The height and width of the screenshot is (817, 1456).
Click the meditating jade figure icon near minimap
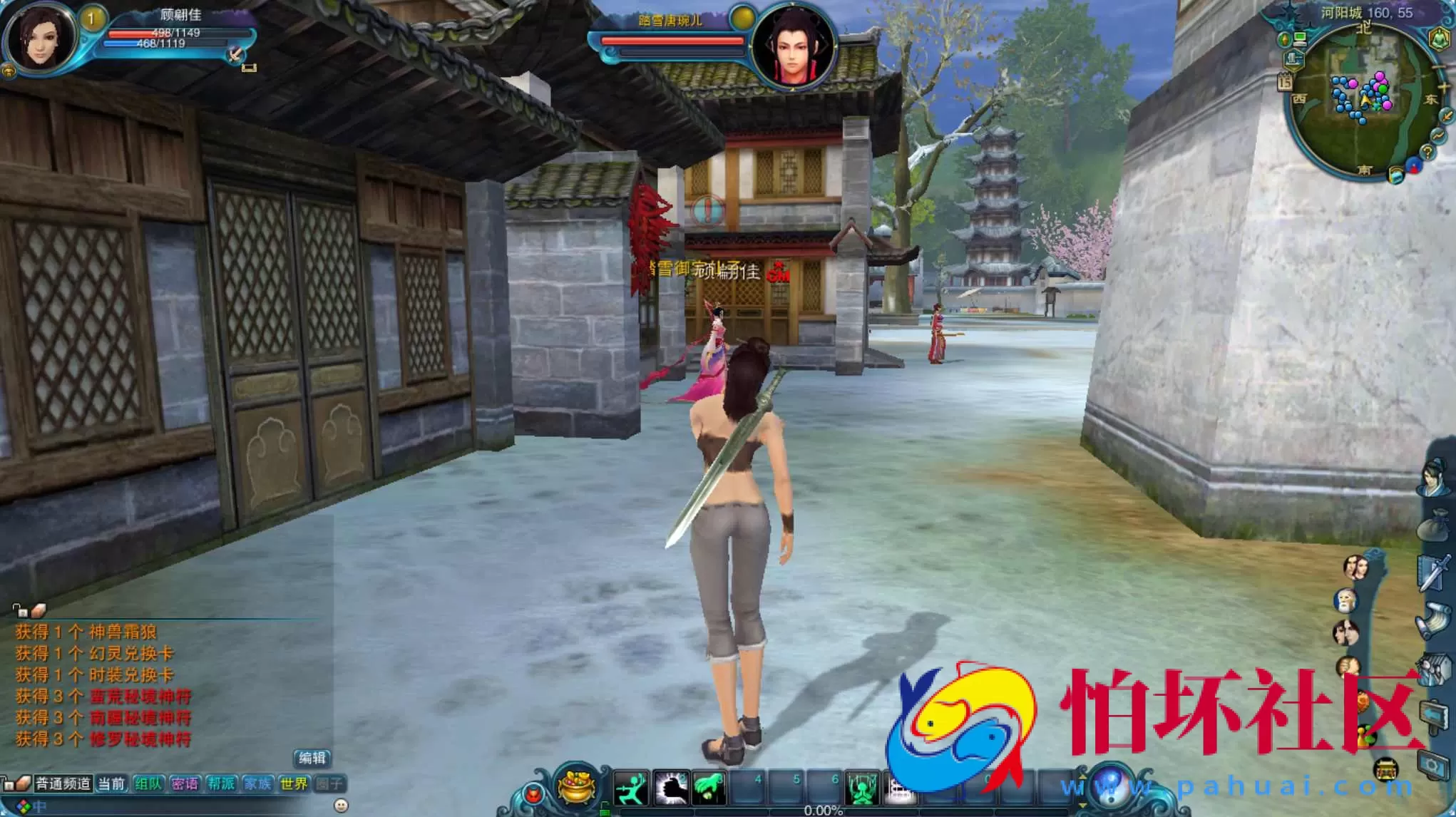[1440, 38]
